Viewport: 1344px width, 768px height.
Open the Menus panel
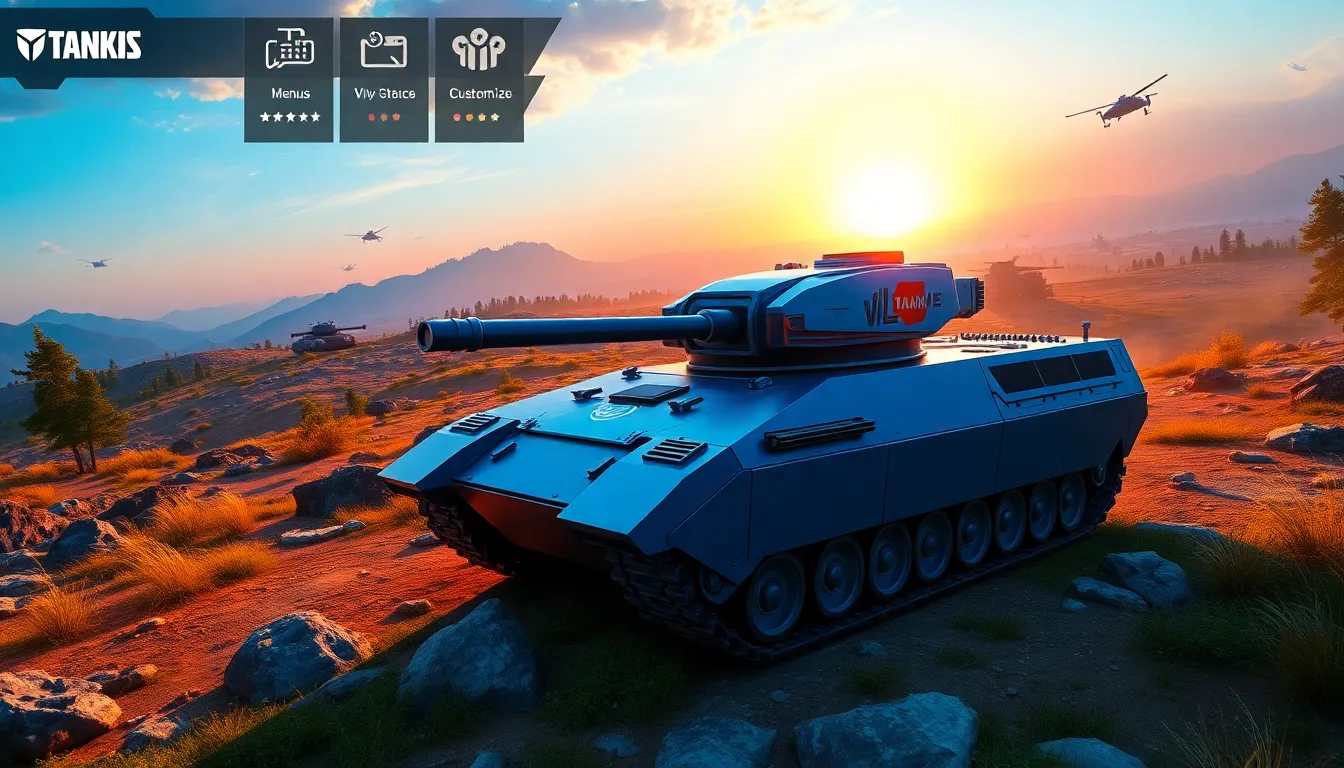point(289,79)
